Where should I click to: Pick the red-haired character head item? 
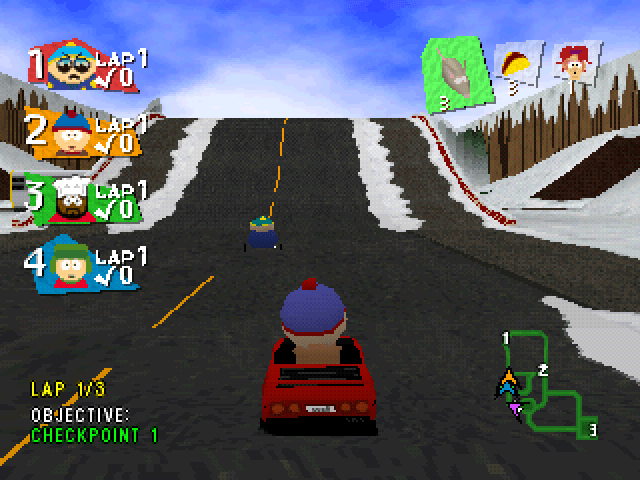(575, 62)
